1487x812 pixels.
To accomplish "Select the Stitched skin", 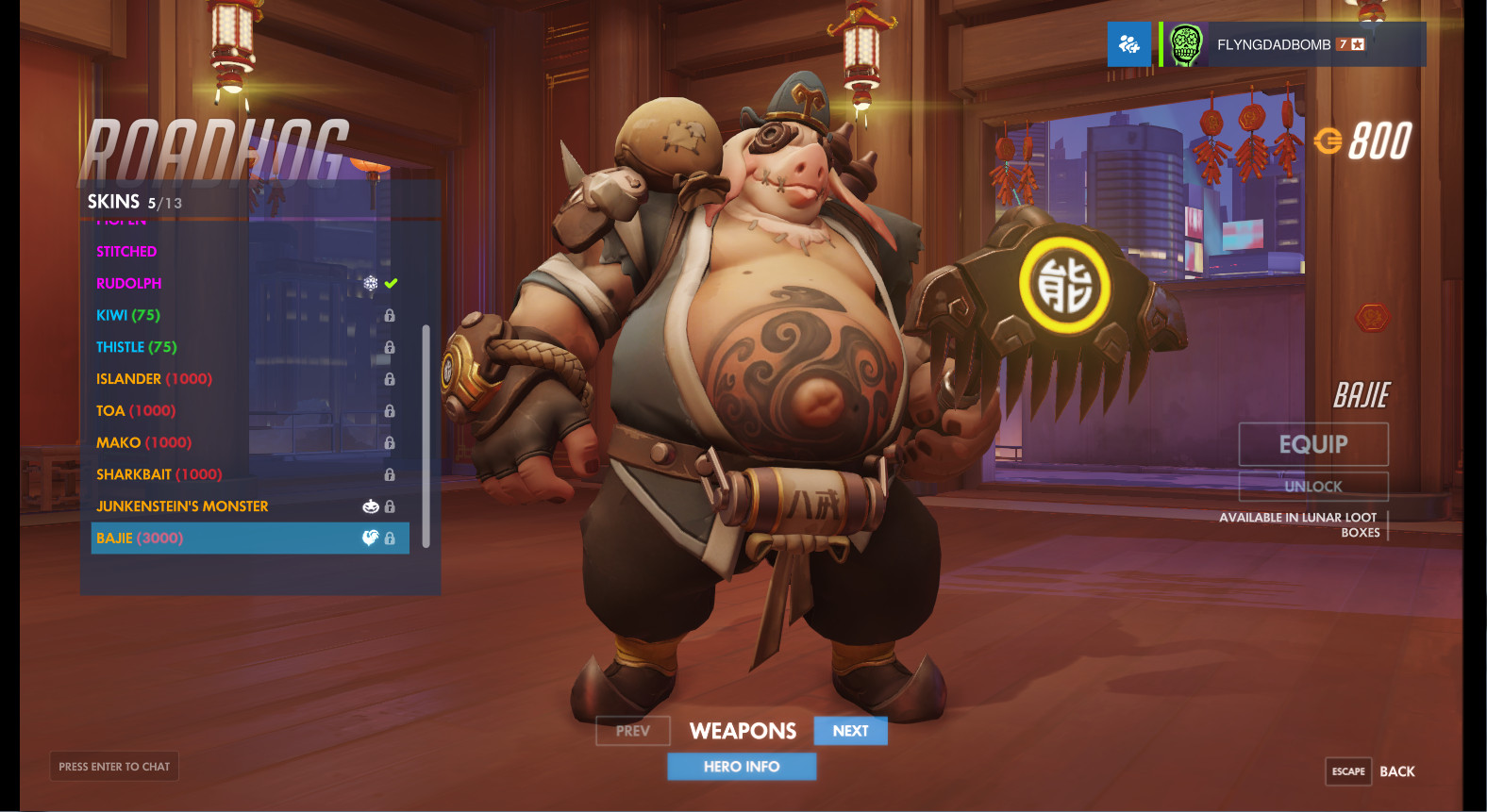I will point(126,252).
